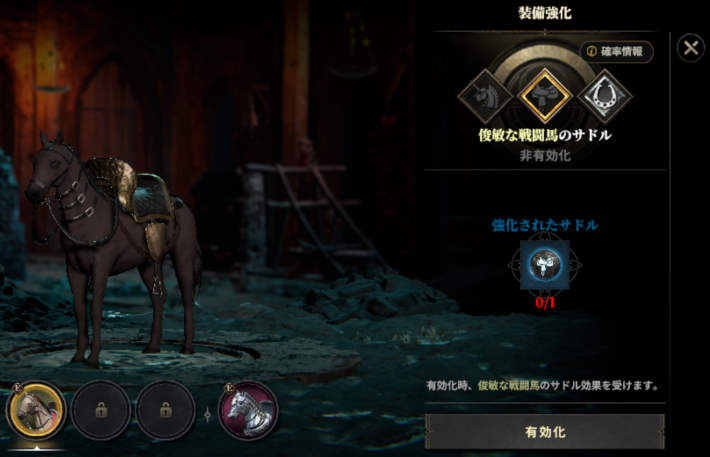710x457 pixels.
Task: Choose the silver armored horse portrait
Action: 248,410
